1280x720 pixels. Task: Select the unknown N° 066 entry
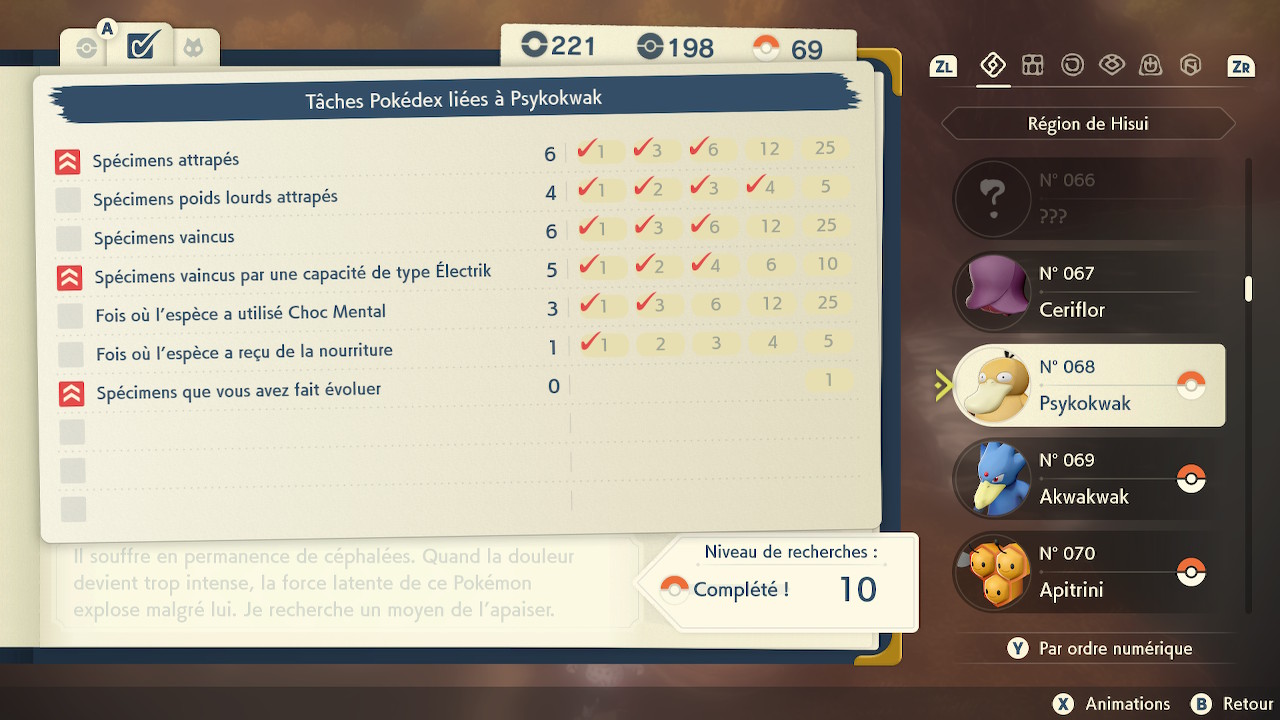coord(1088,197)
